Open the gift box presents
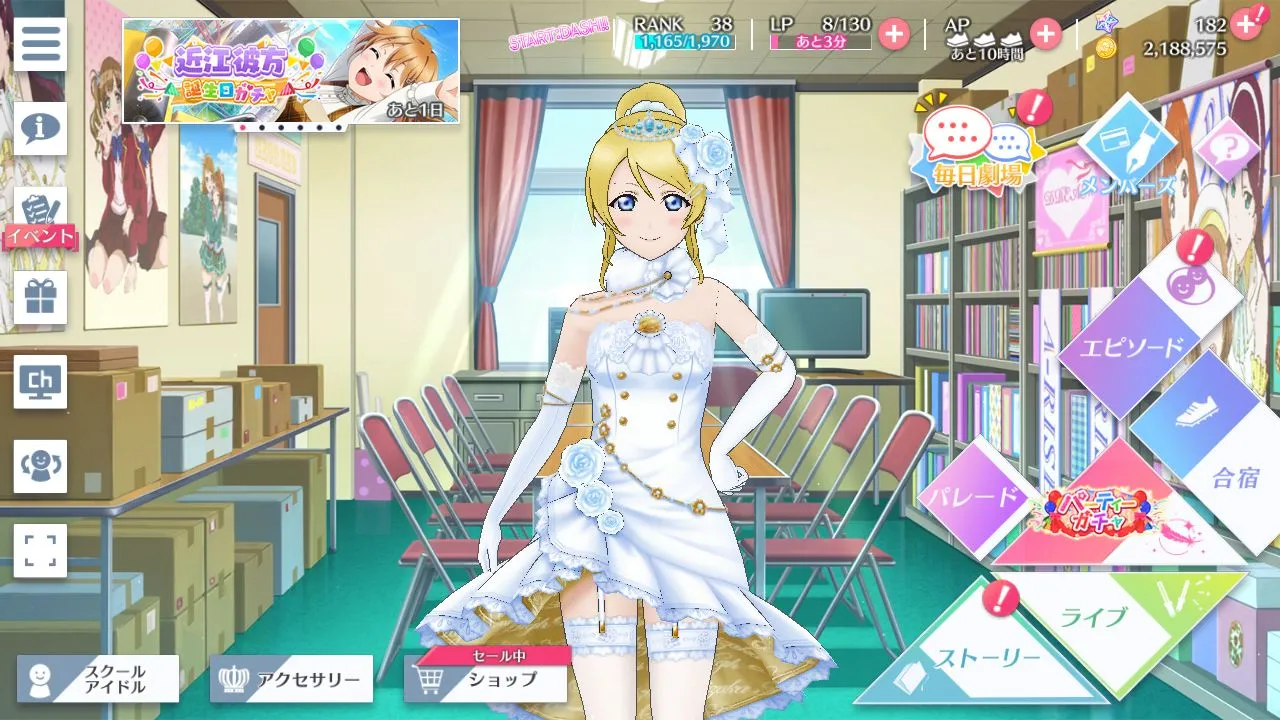 40,297
